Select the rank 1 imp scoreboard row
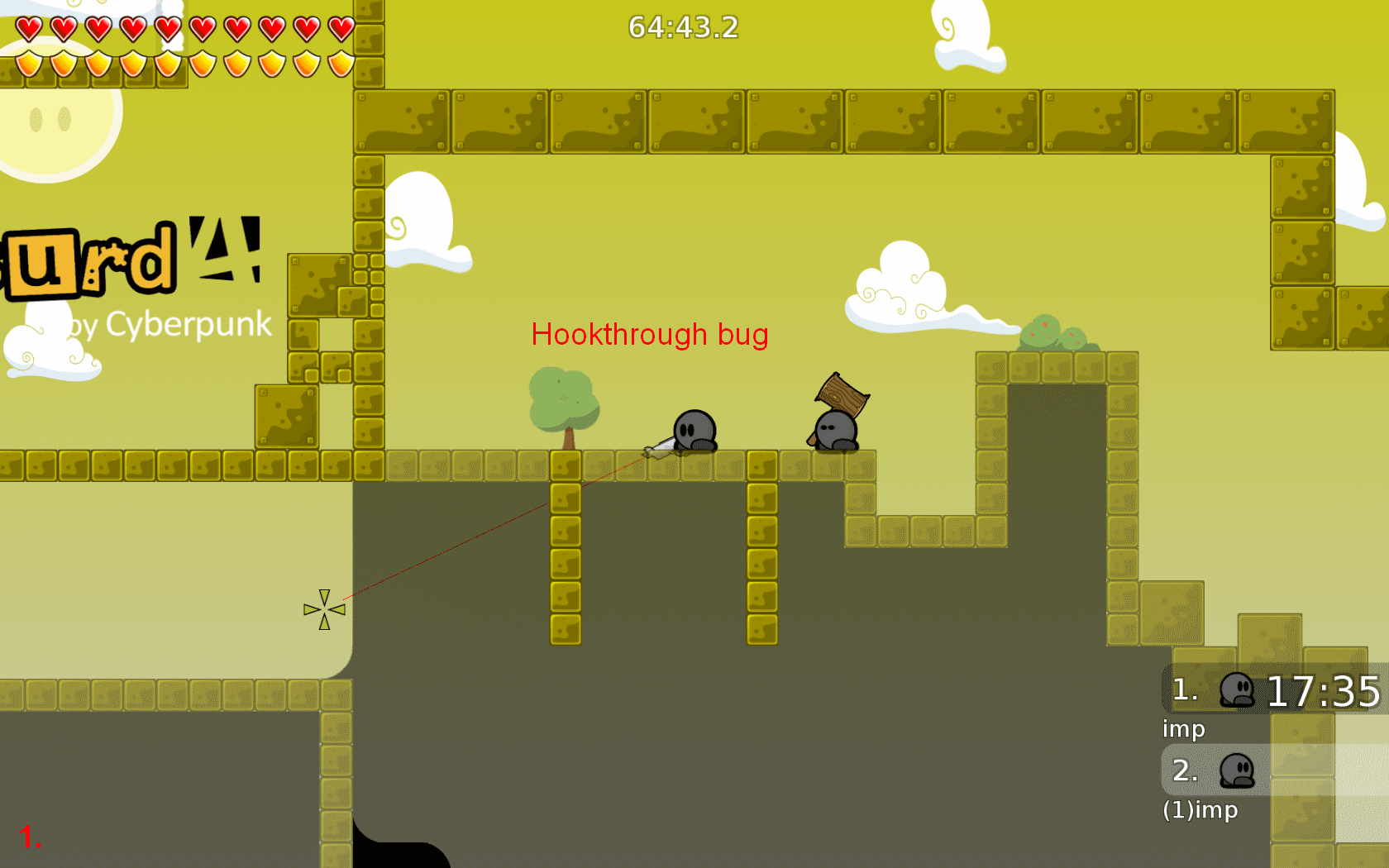 1274,690
